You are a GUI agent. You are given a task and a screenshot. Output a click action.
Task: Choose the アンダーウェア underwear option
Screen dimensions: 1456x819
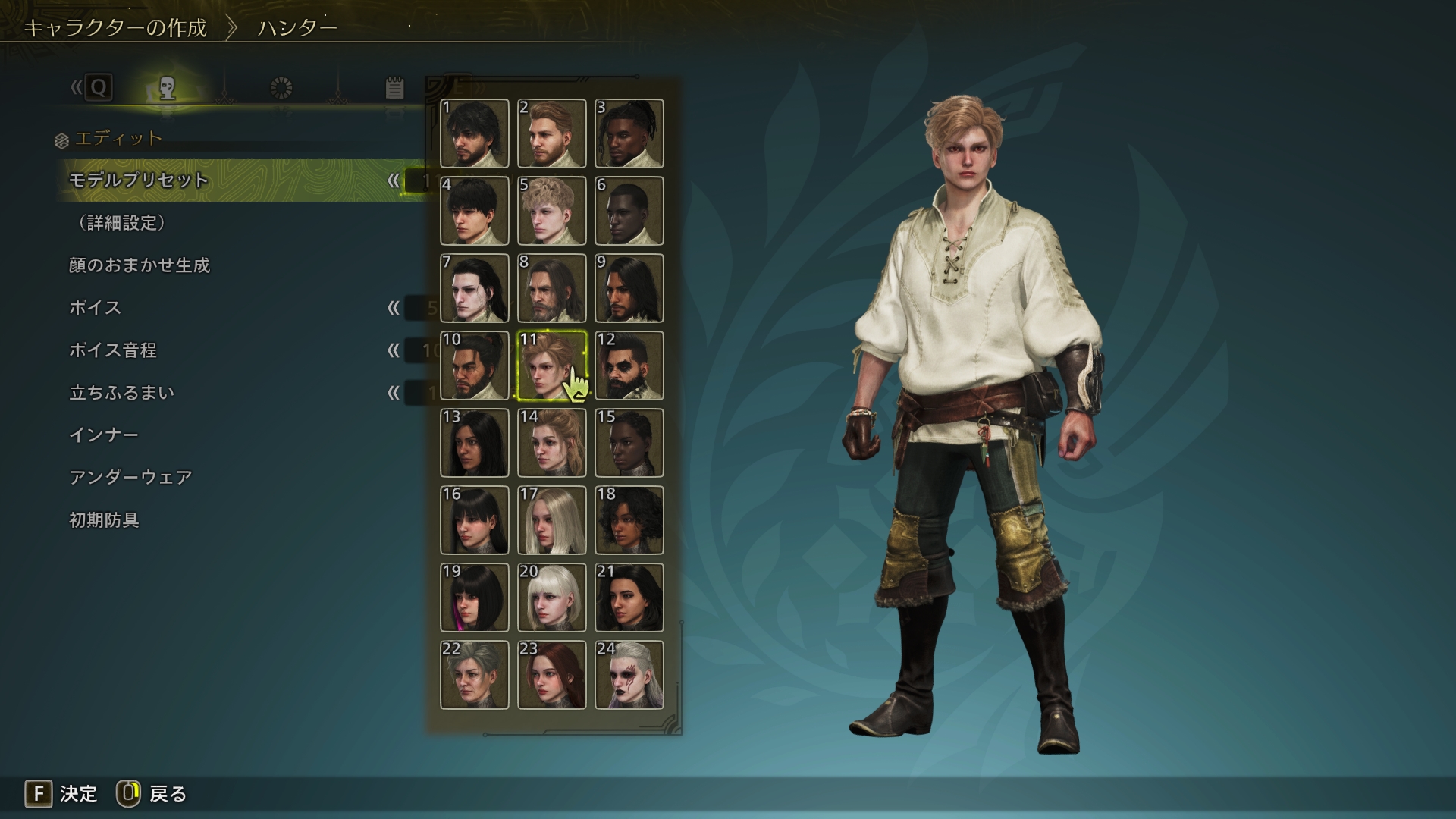130,478
